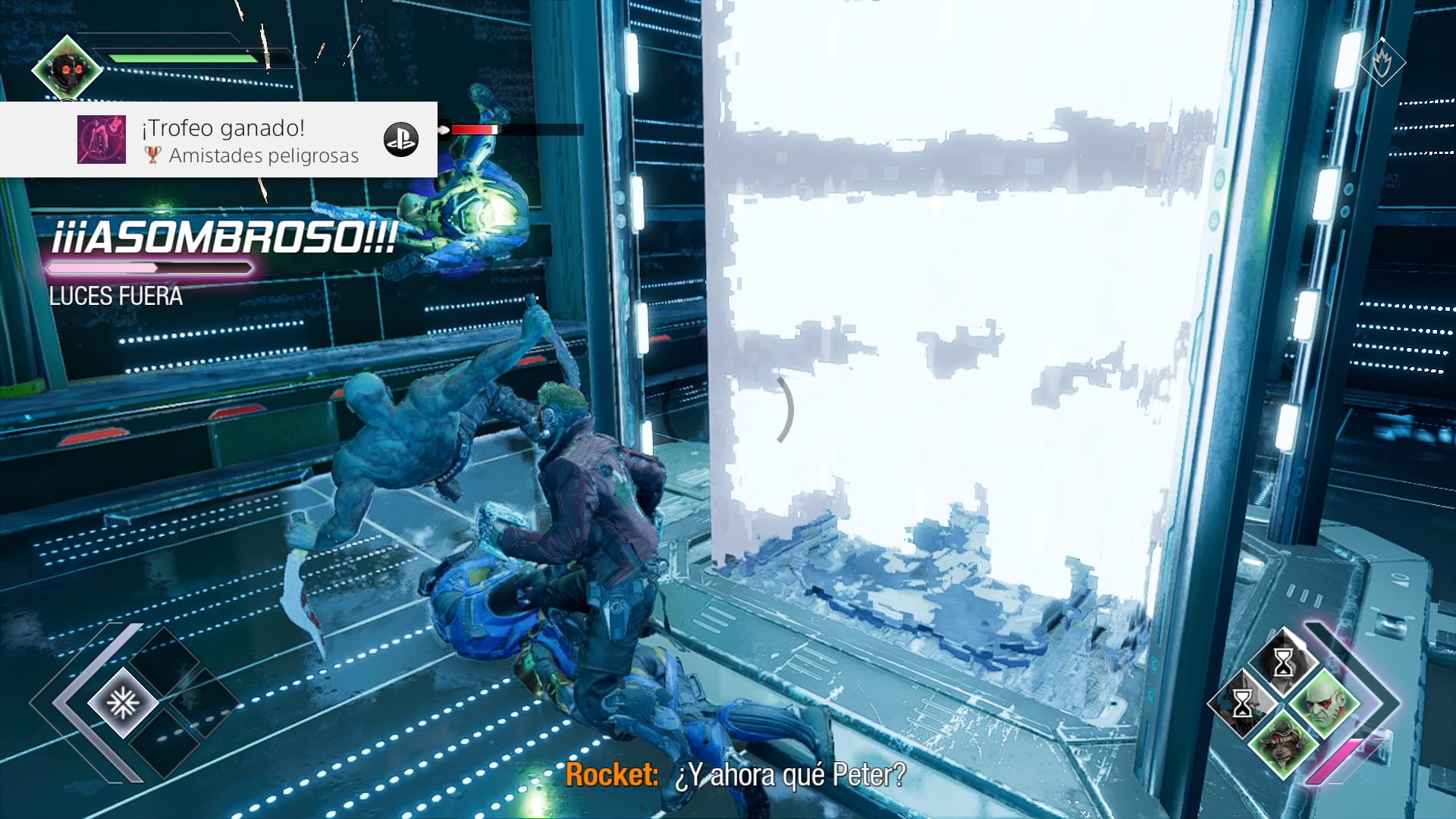Choose Drax's portrait in the Guardian wheel
Image resolution: width=1456 pixels, height=819 pixels.
1324,702
